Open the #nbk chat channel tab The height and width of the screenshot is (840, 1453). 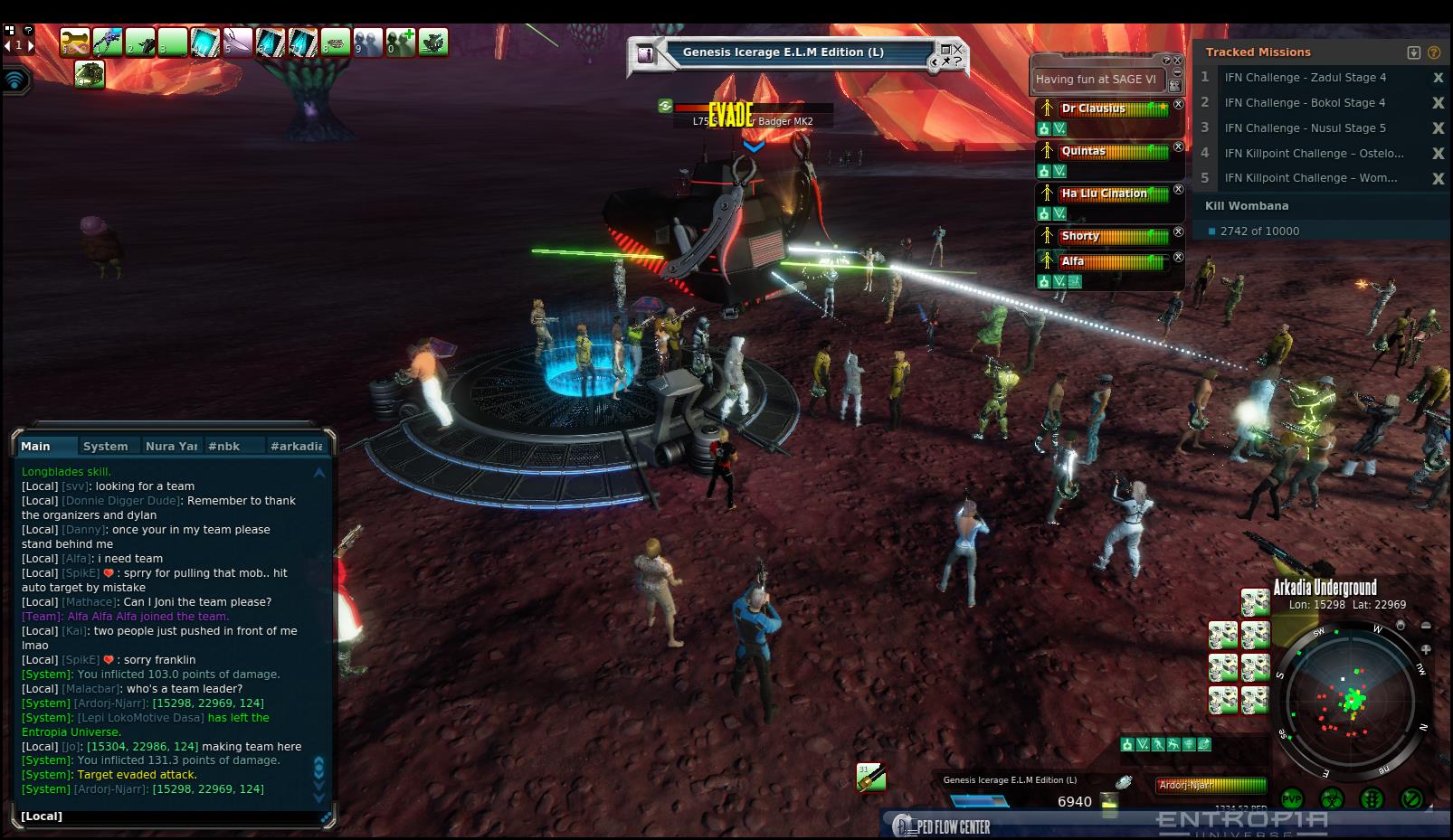point(224,446)
